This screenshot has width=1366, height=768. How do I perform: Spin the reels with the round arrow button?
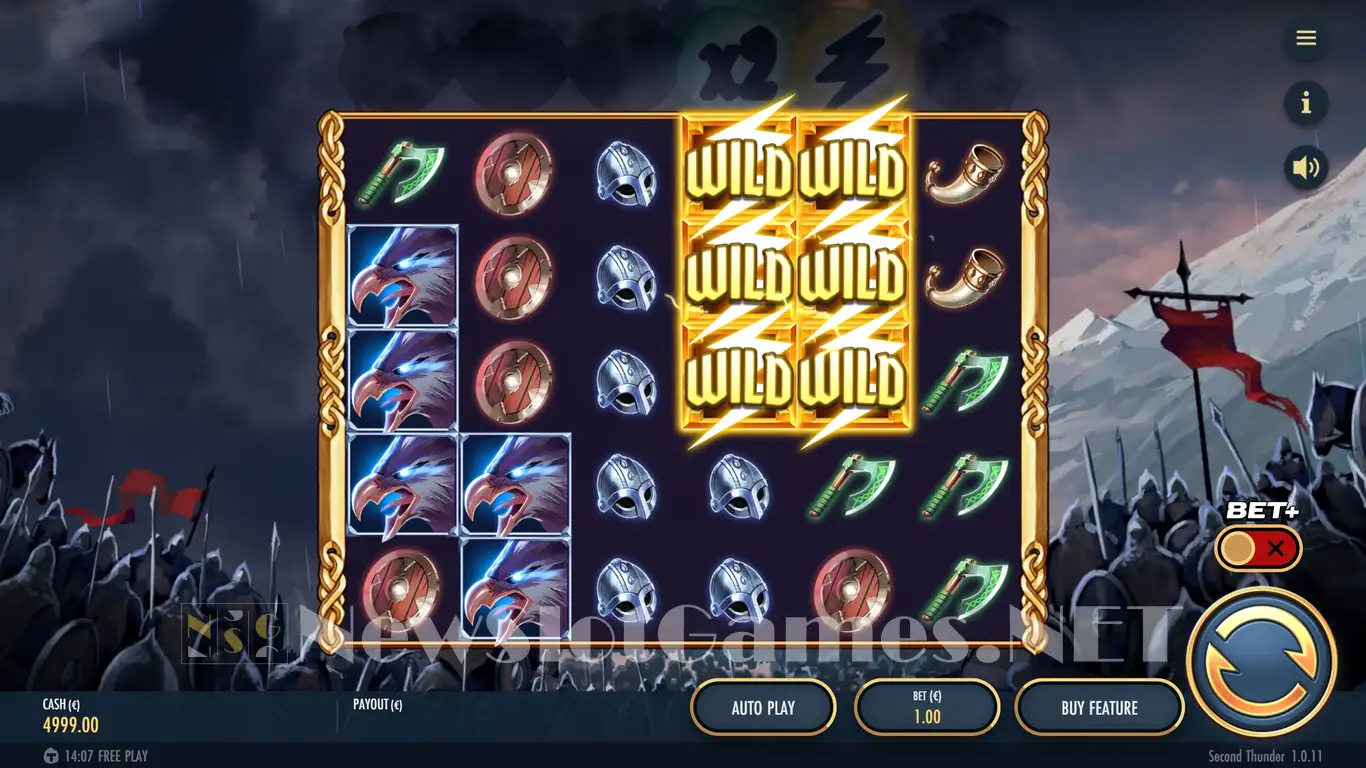pyautogui.click(x=1261, y=662)
